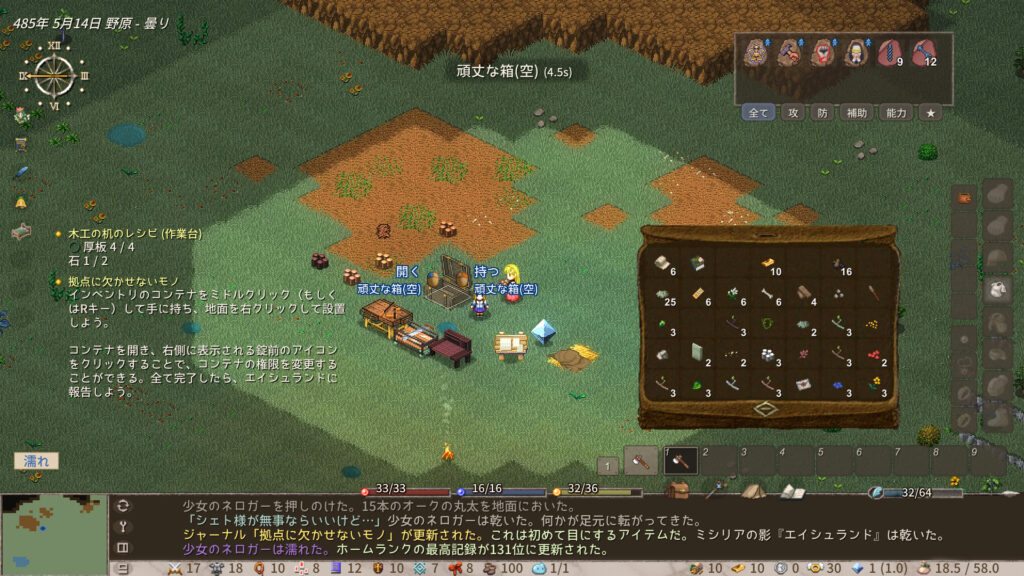Select the 全て ability filter tab

coord(759,113)
